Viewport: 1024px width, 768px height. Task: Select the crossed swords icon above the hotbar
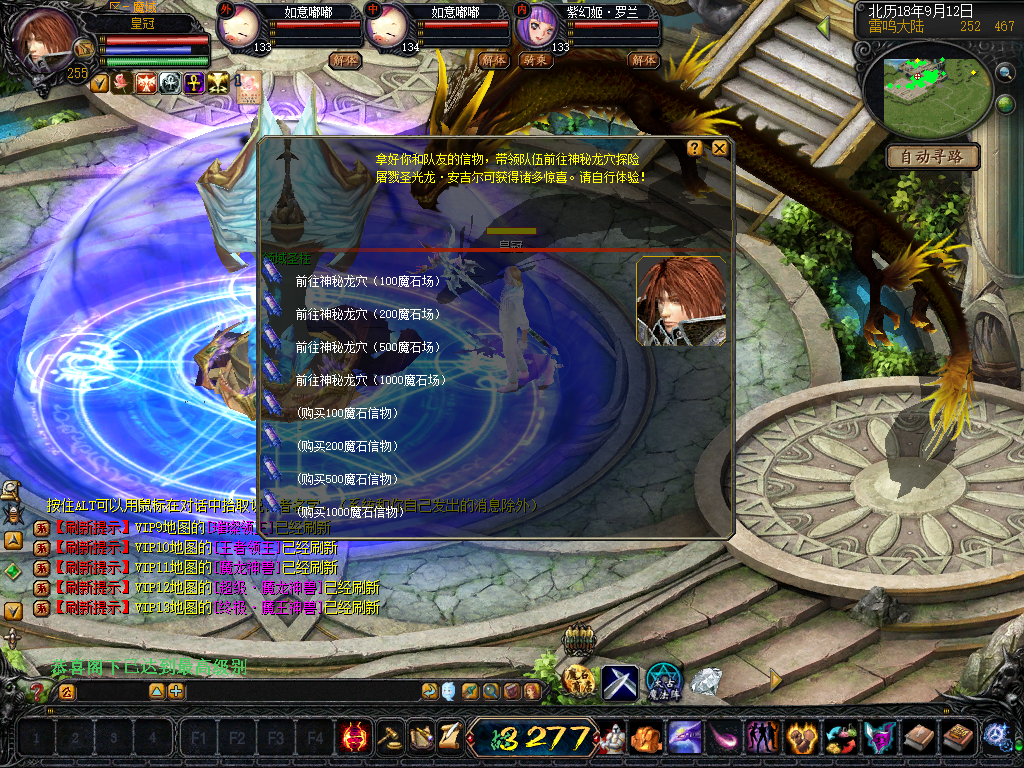point(619,682)
